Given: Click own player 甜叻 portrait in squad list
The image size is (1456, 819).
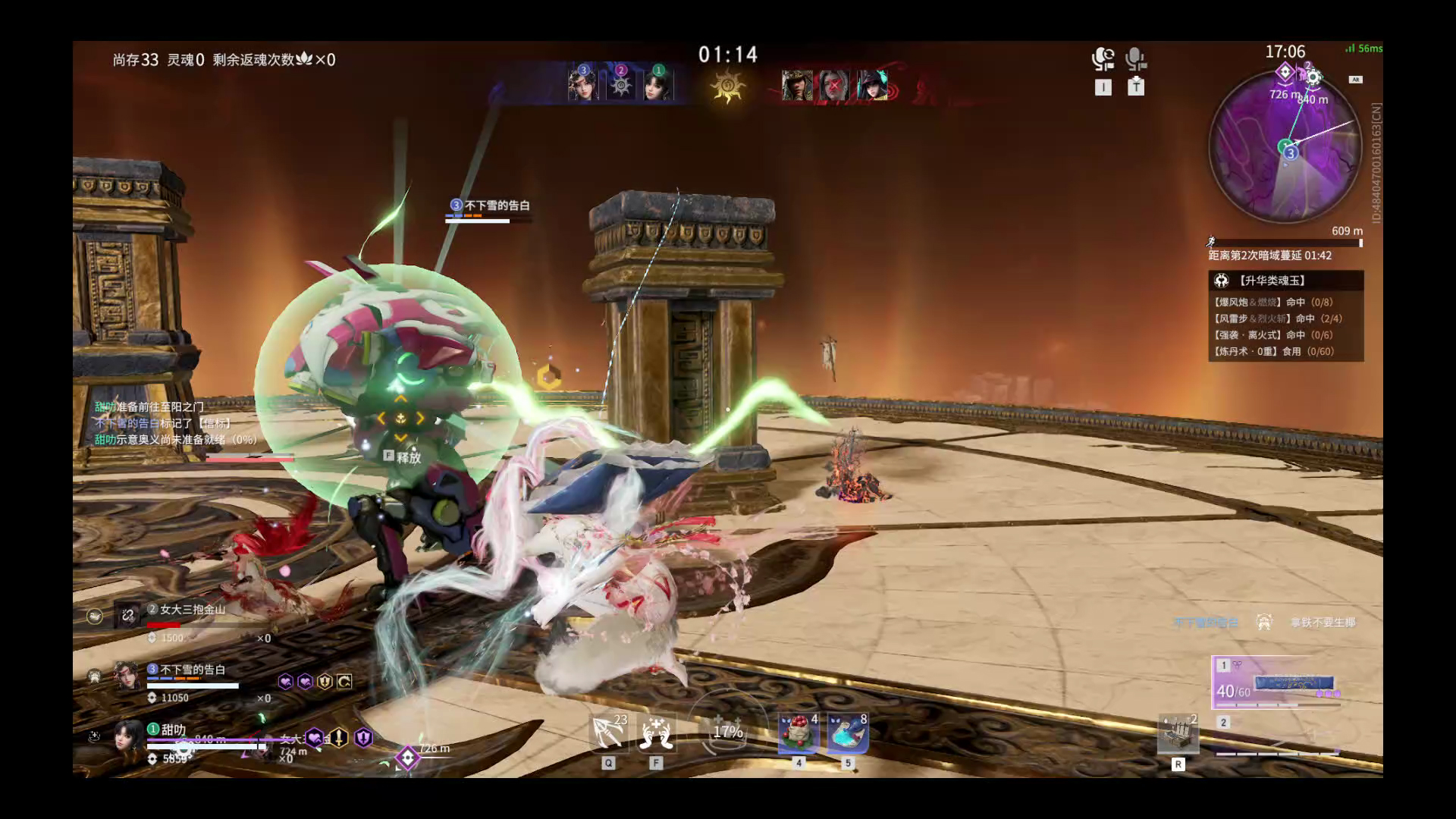Looking at the screenshot, I should click(127, 736).
